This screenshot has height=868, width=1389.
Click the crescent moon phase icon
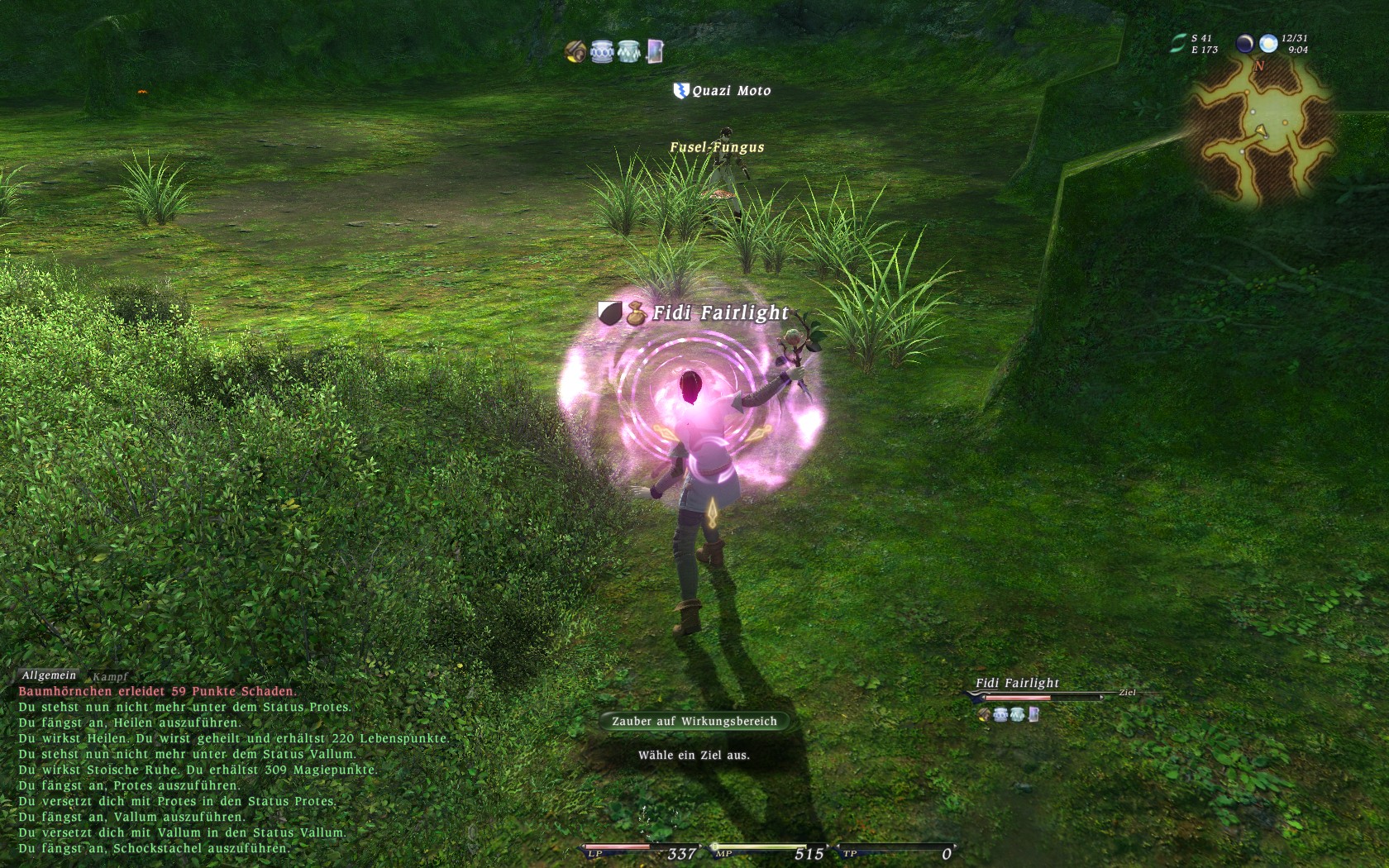point(1244,44)
